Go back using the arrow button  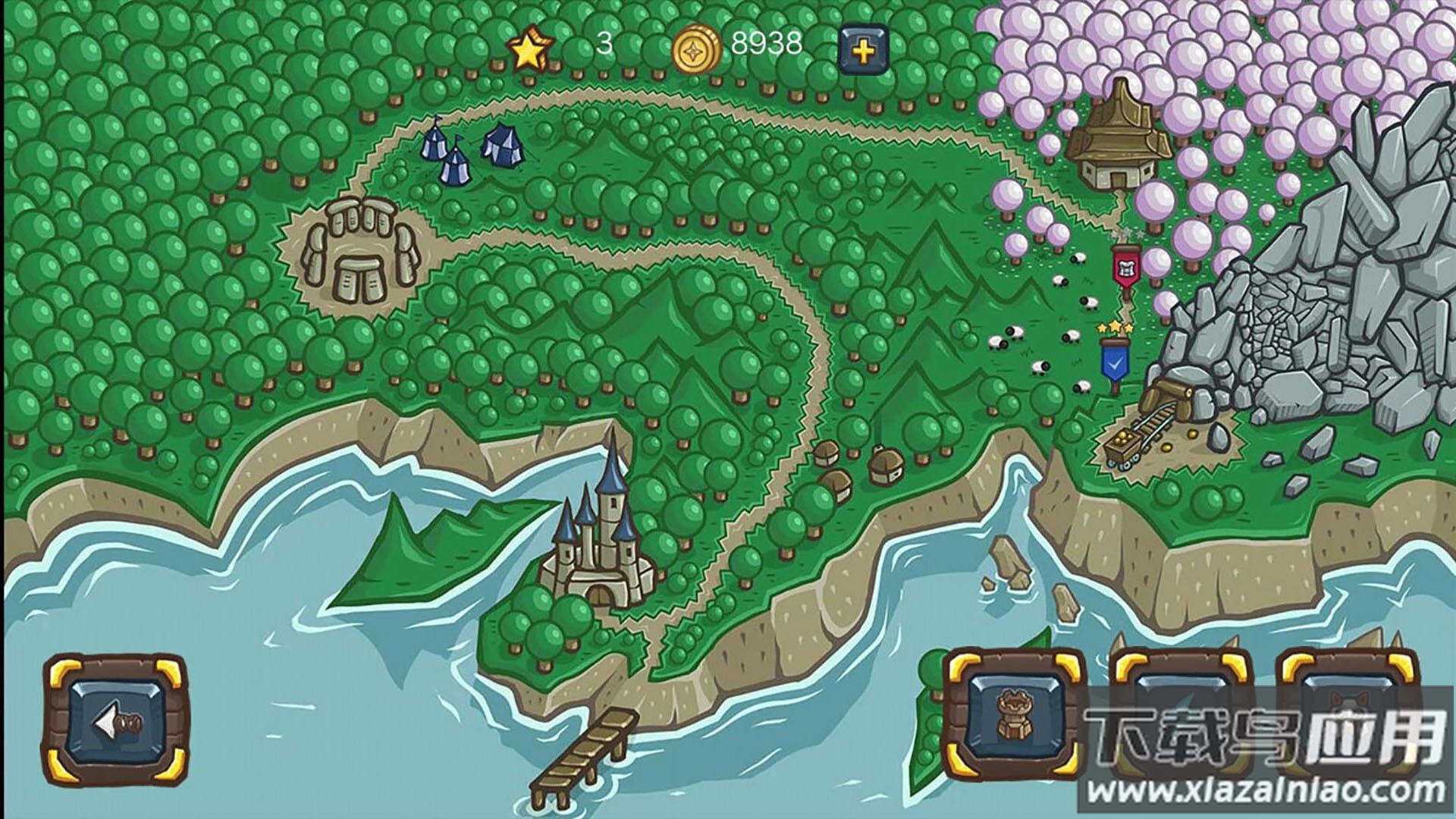[x=115, y=723]
